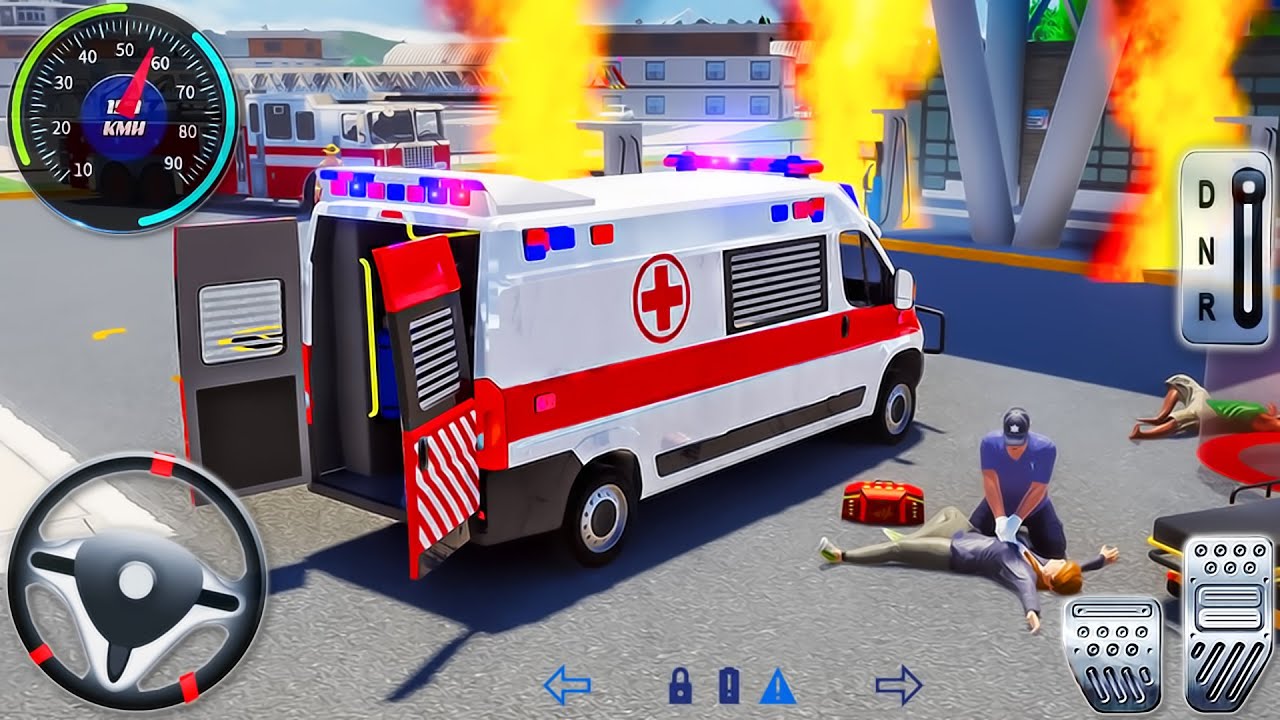Toggle the padlock door lock icon
The width and height of the screenshot is (1280, 720).
(x=680, y=686)
